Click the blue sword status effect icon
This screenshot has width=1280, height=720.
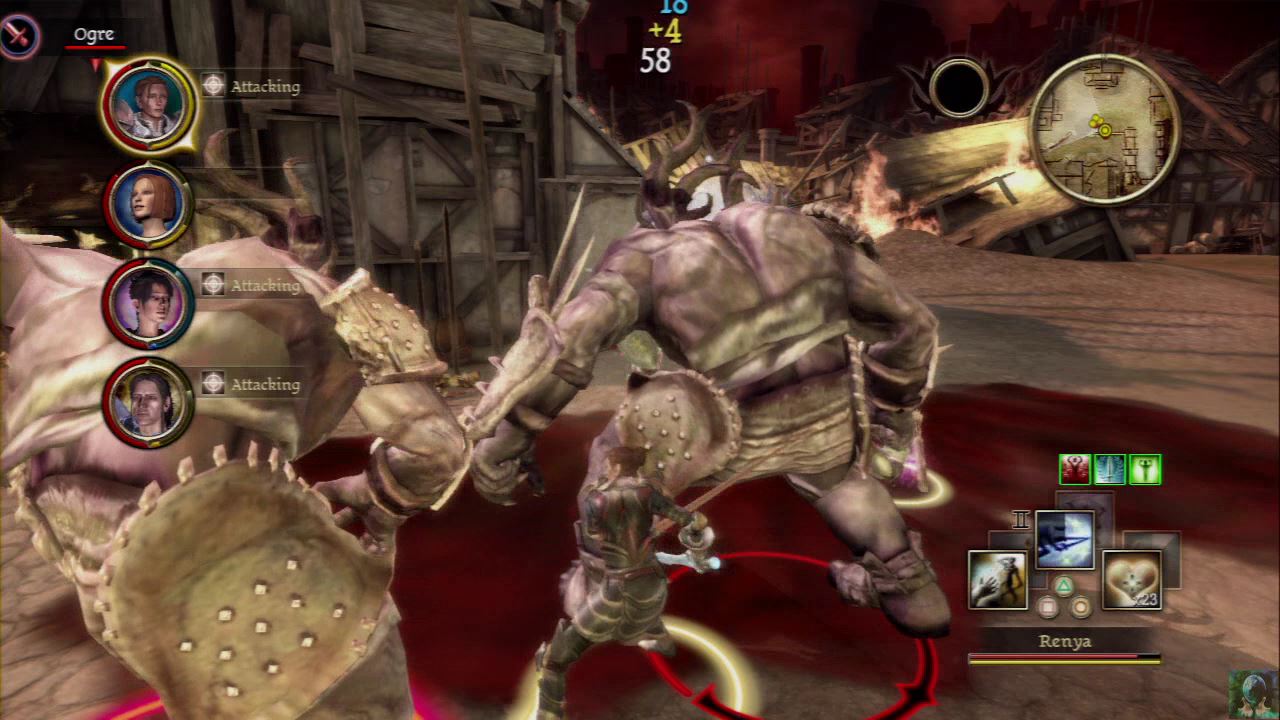tap(1110, 469)
